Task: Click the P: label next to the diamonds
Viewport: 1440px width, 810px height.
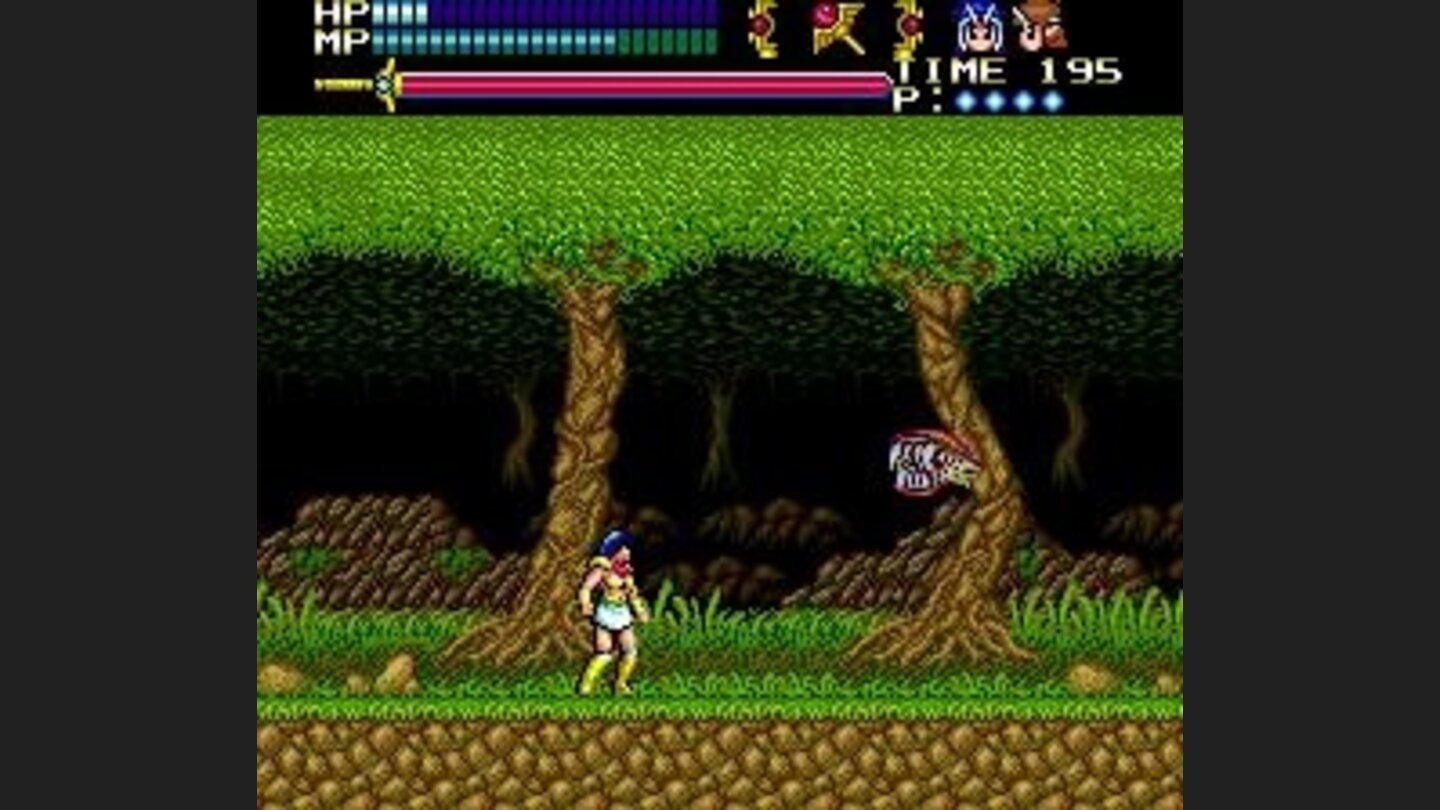Action: 916,100
